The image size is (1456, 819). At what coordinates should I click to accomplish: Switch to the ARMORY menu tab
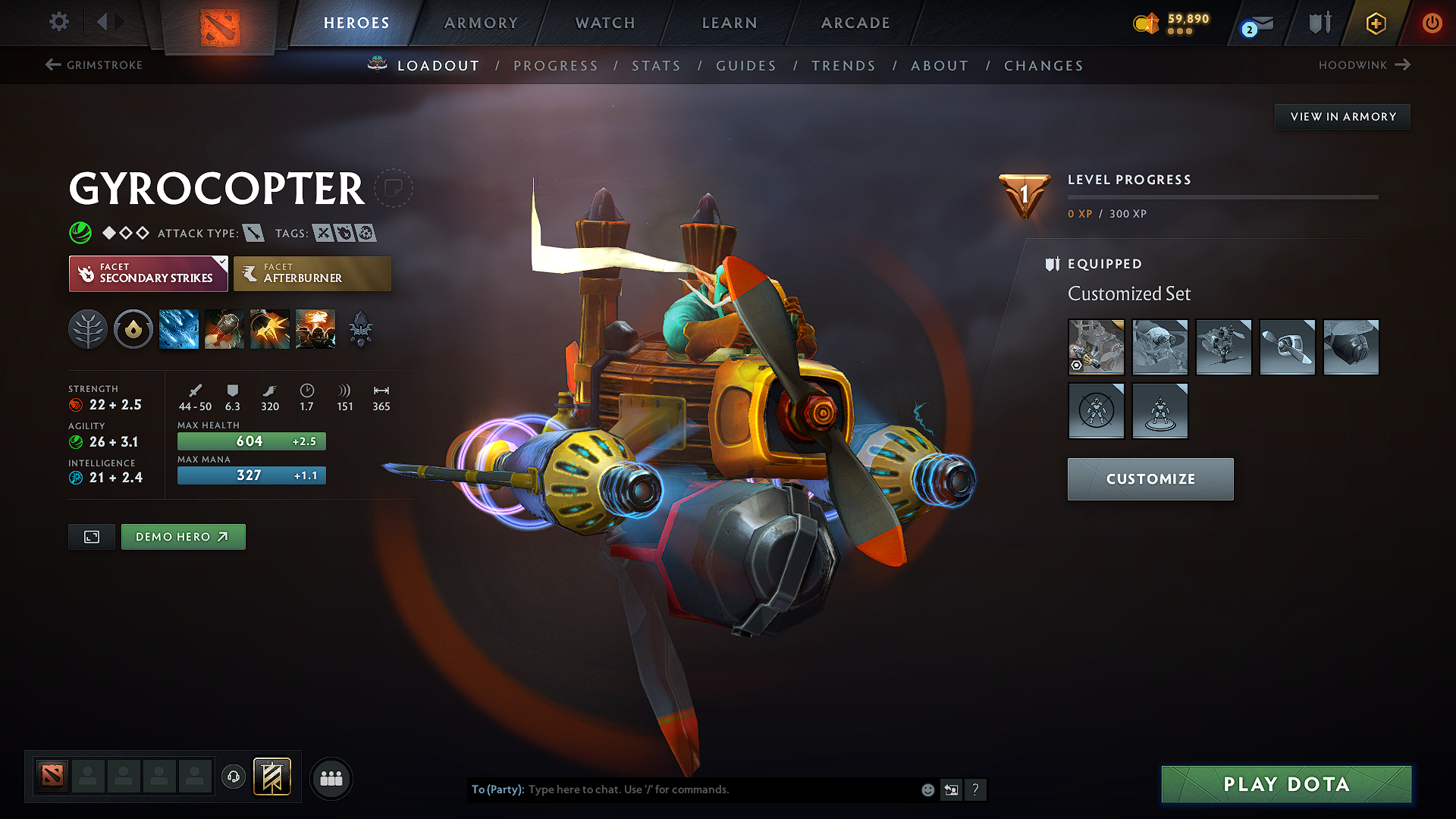pyautogui.click(x=480, y=23)
